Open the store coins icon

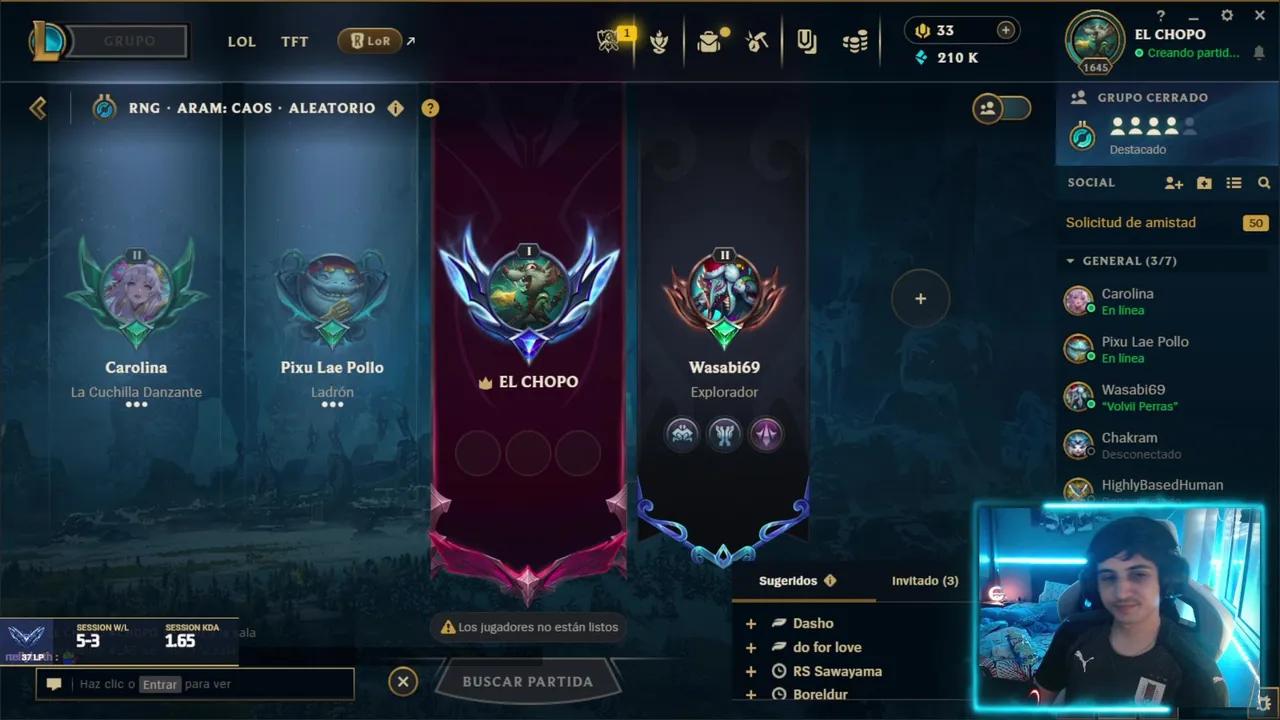(x=855, y=40)
